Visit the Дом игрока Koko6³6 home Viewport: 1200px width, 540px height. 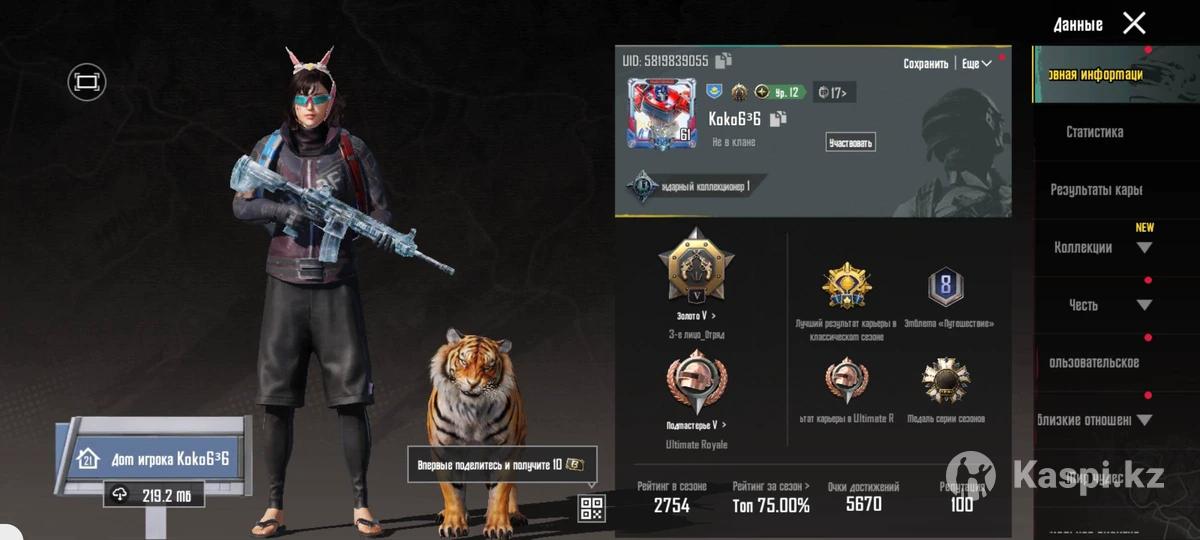[160, 460]
